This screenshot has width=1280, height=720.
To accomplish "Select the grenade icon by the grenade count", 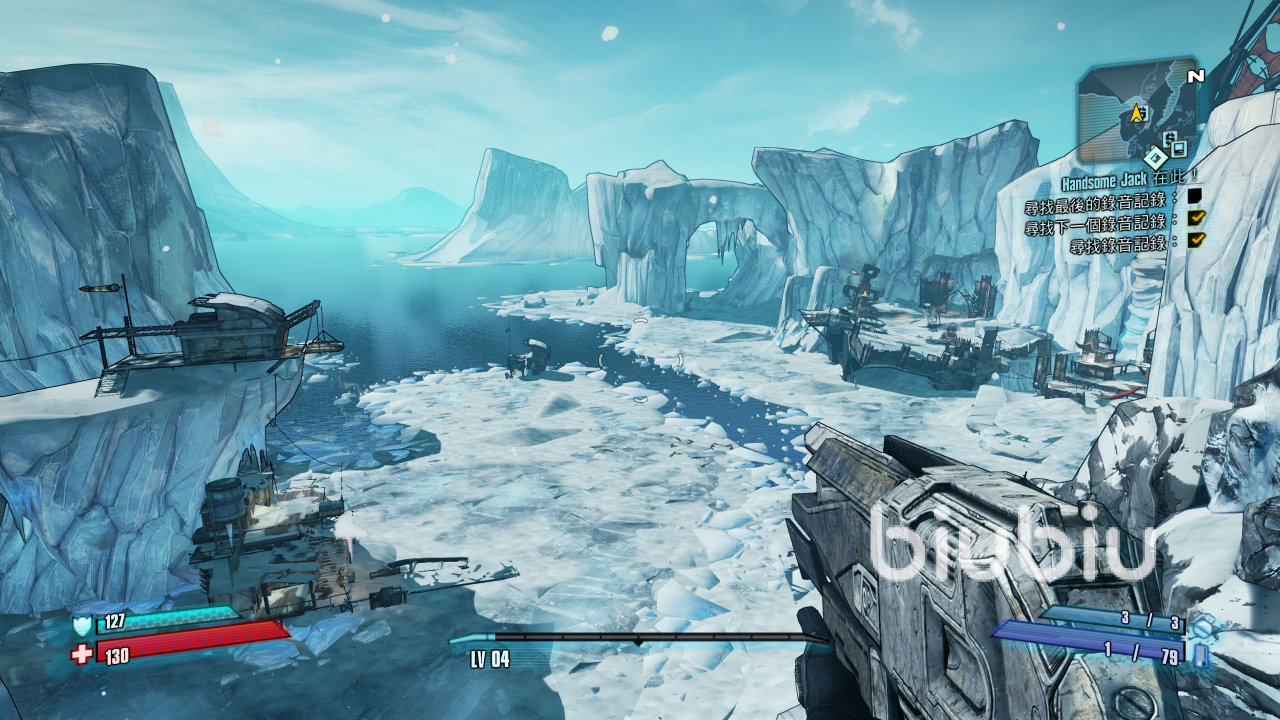I will [x=1202, y=626].
